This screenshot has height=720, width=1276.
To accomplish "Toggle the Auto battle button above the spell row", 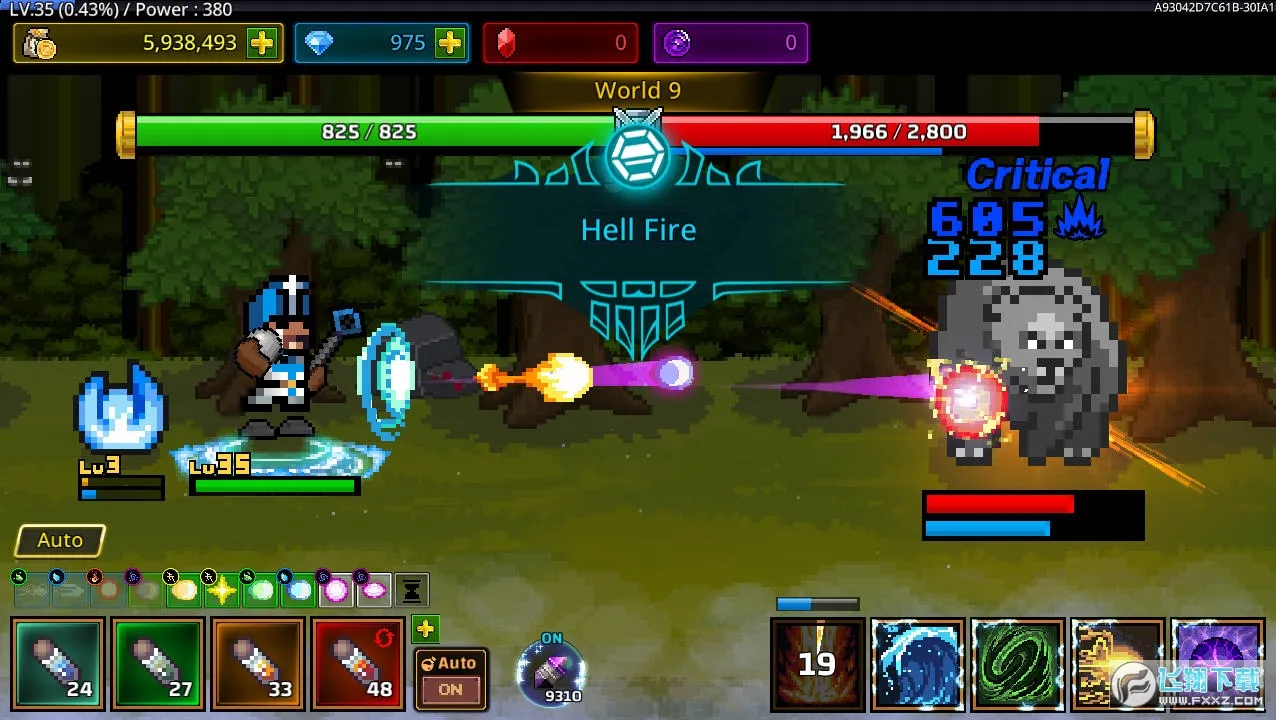I will pyautogui.click(x=60, y=540).
